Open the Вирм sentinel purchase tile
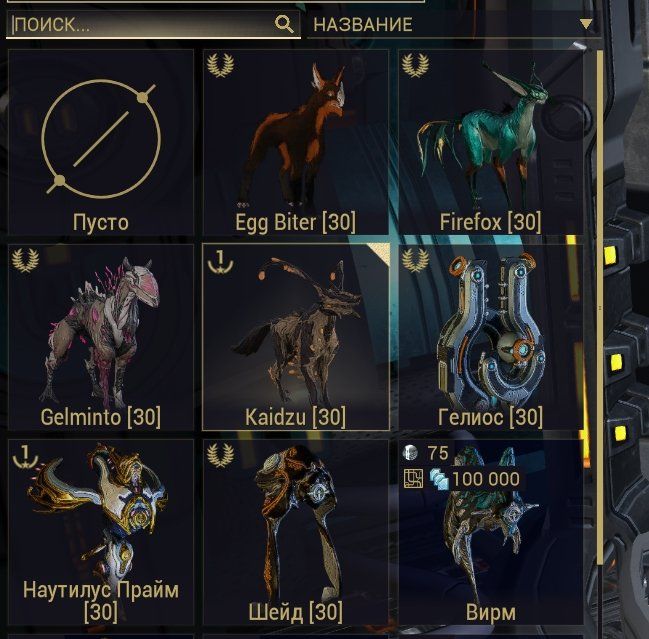 490,531
